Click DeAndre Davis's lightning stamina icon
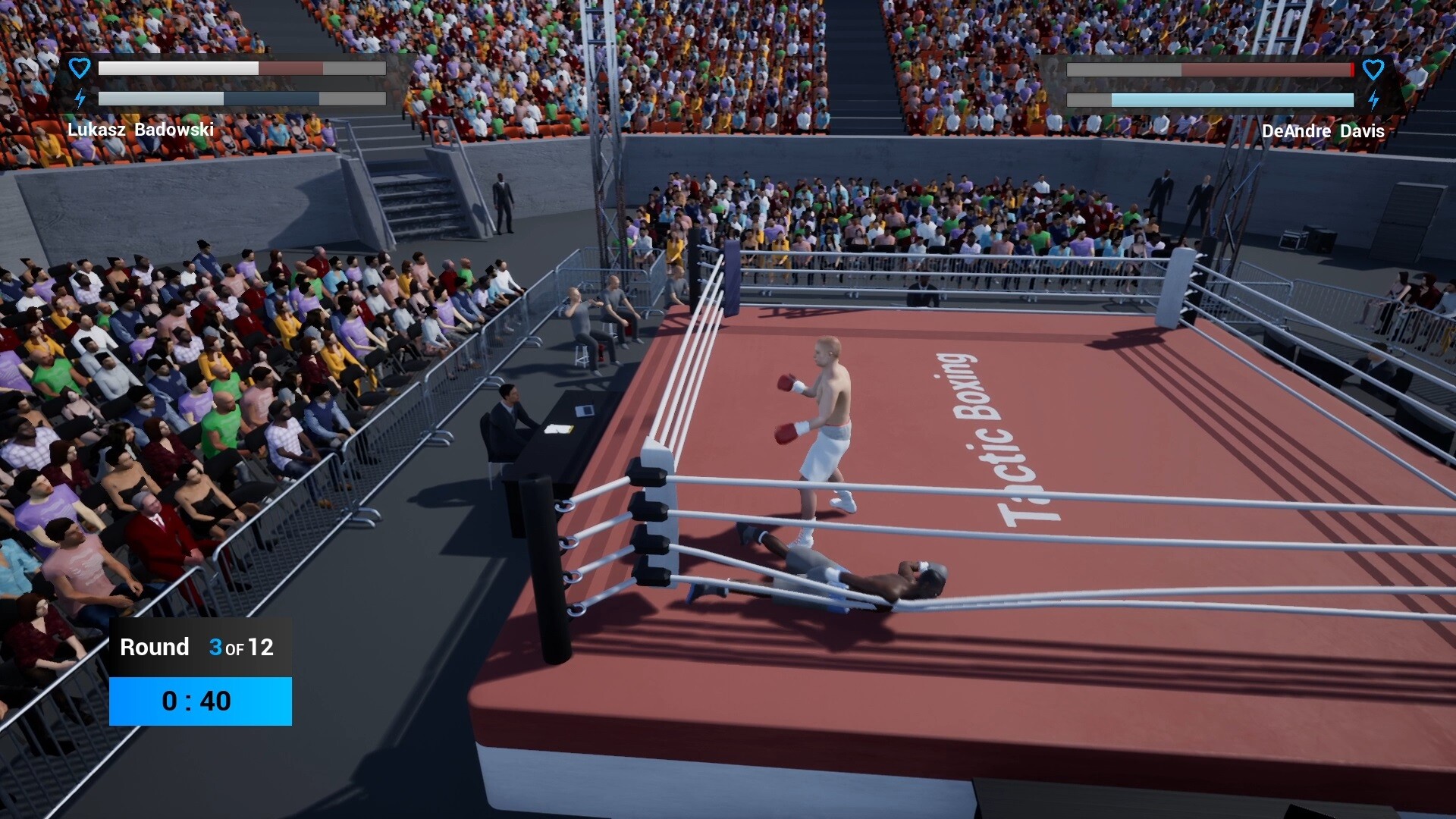Screen dimensions: 1456x819 (1374, 97)
